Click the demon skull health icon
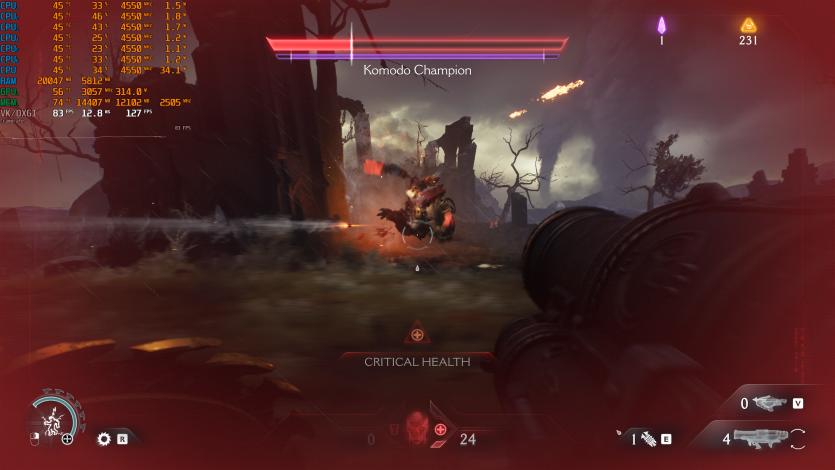The width and height of the screenshot is (835, 470). 414,425
